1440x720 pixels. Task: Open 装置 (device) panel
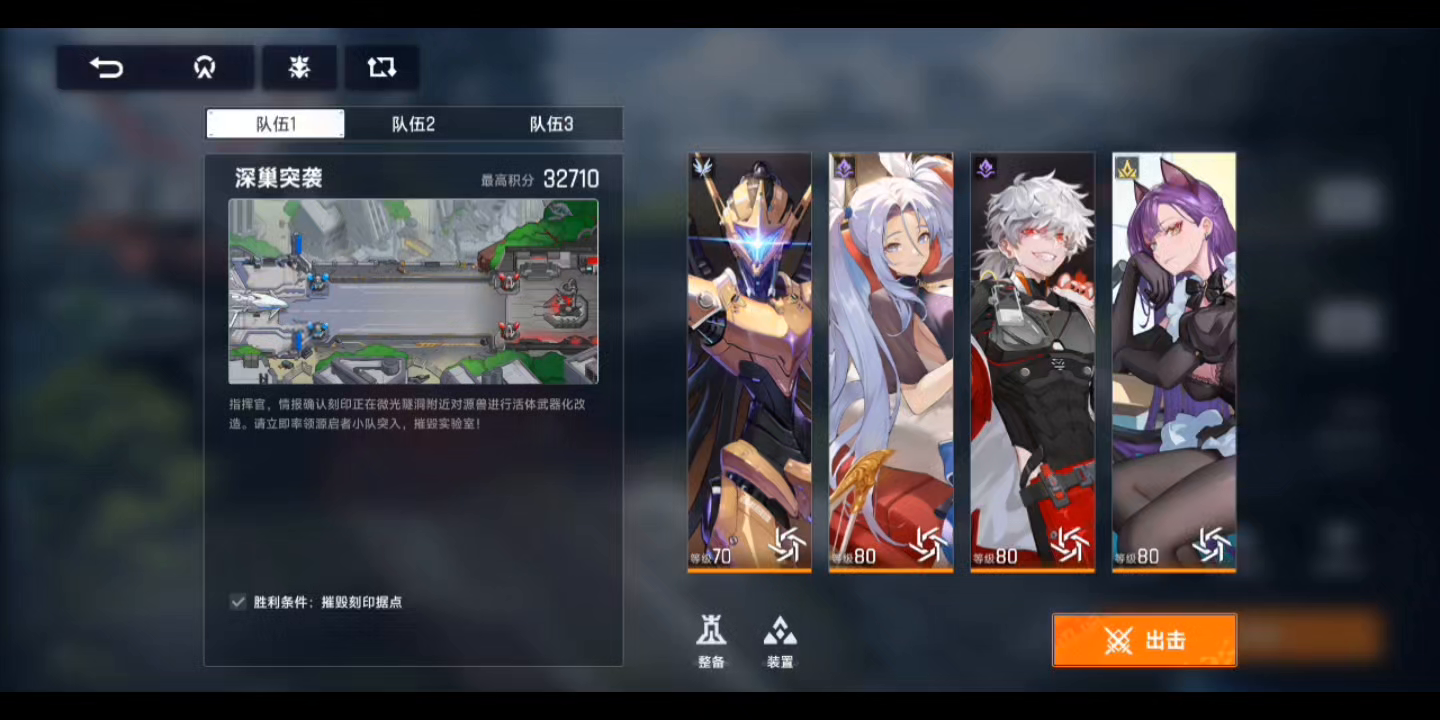coord(780,640)
